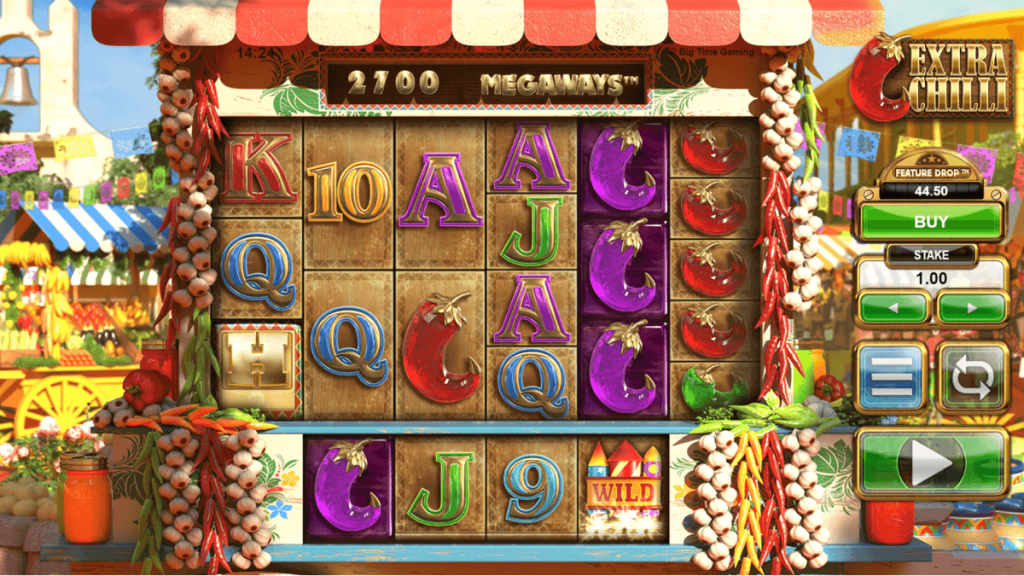Spin the reels with the play button
The width and height of the screenshot is (1024, 576).
tap(930, 463)
